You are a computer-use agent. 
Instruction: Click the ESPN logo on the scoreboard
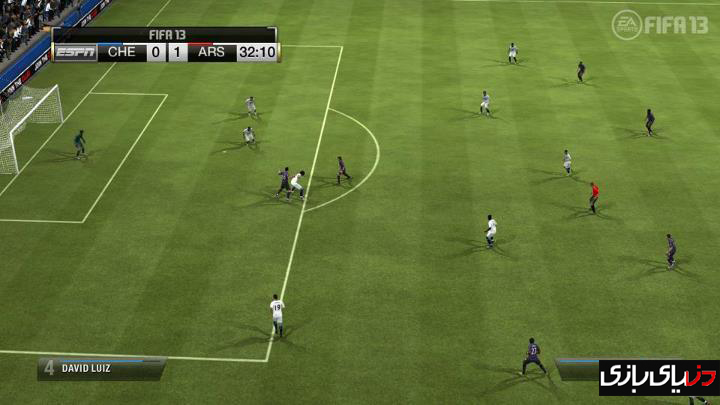tap(75, 52)
